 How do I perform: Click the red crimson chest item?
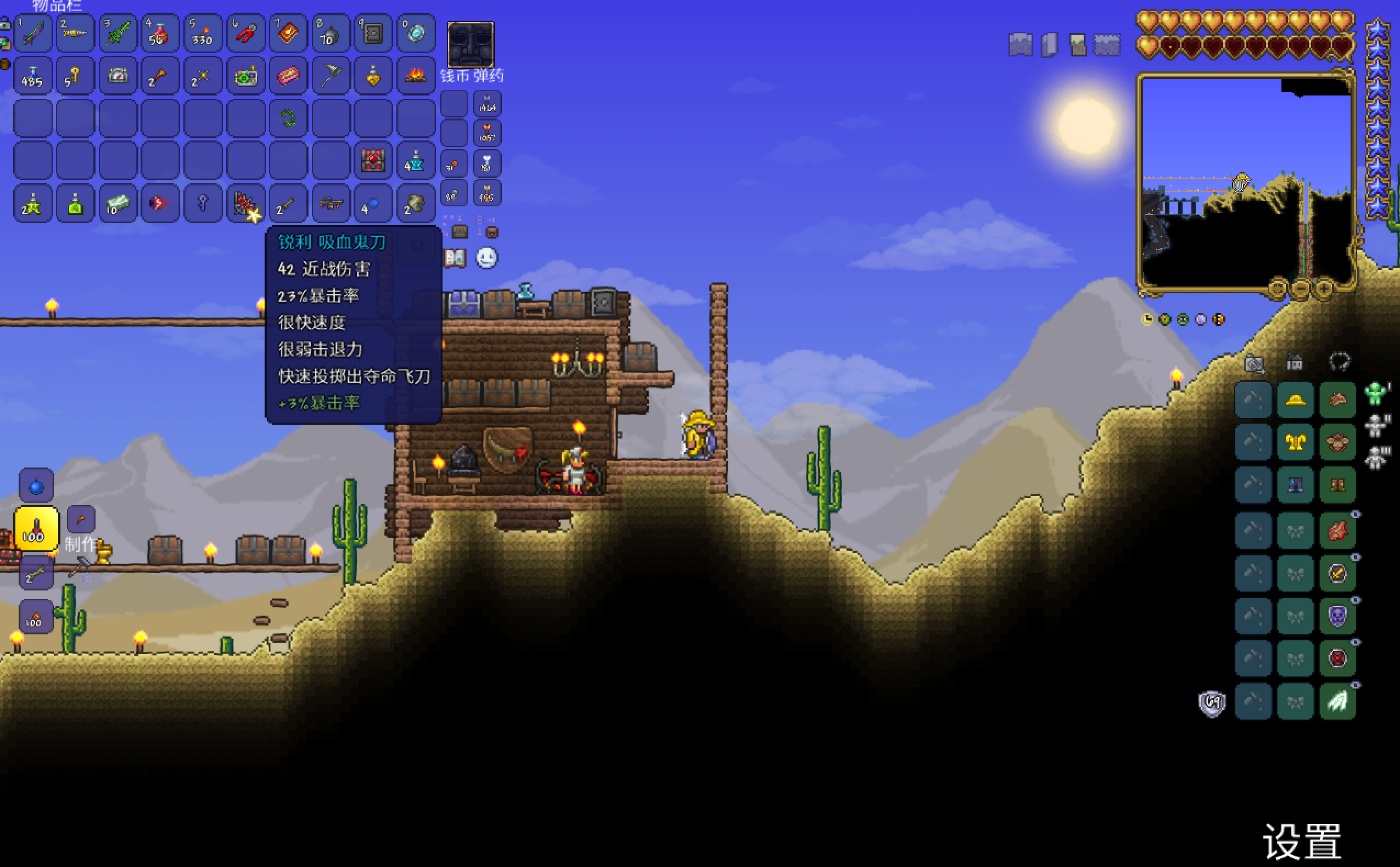pos(373,161)
